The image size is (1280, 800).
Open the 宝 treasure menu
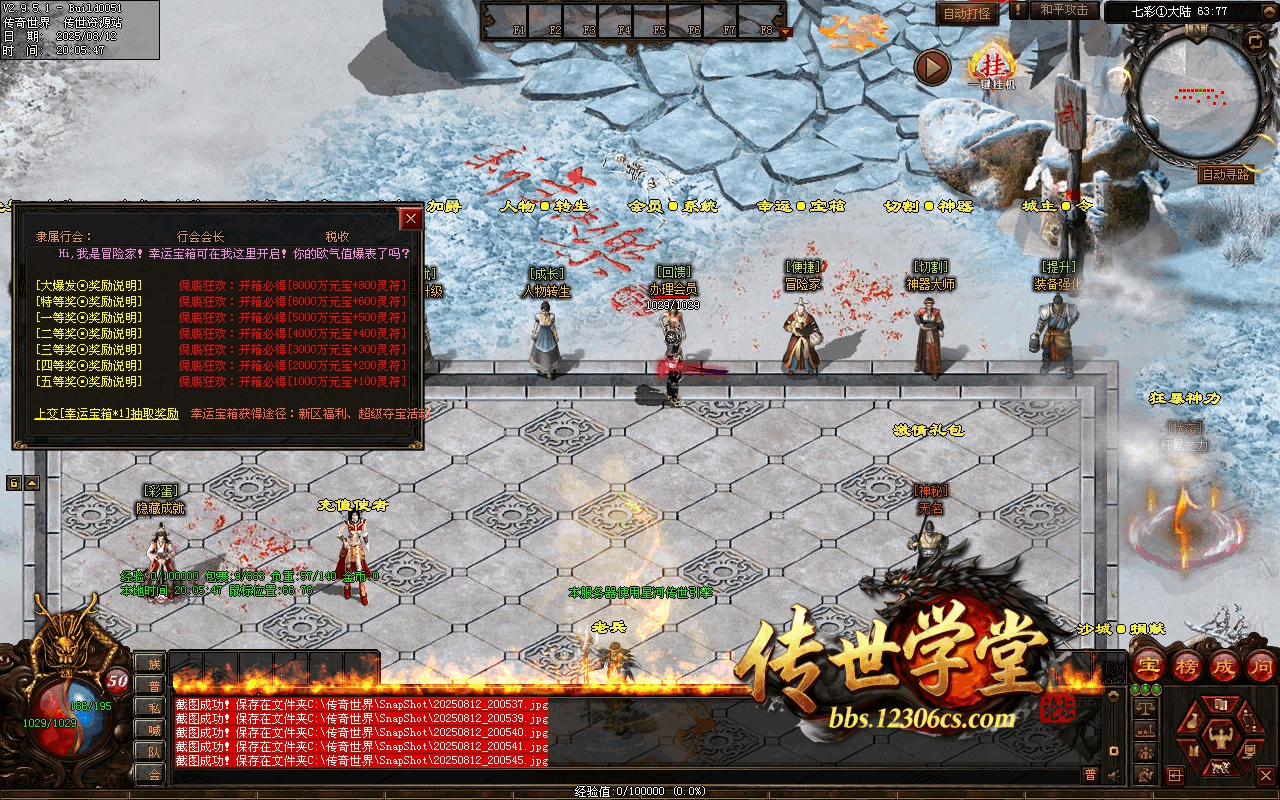pos(1150,665)
